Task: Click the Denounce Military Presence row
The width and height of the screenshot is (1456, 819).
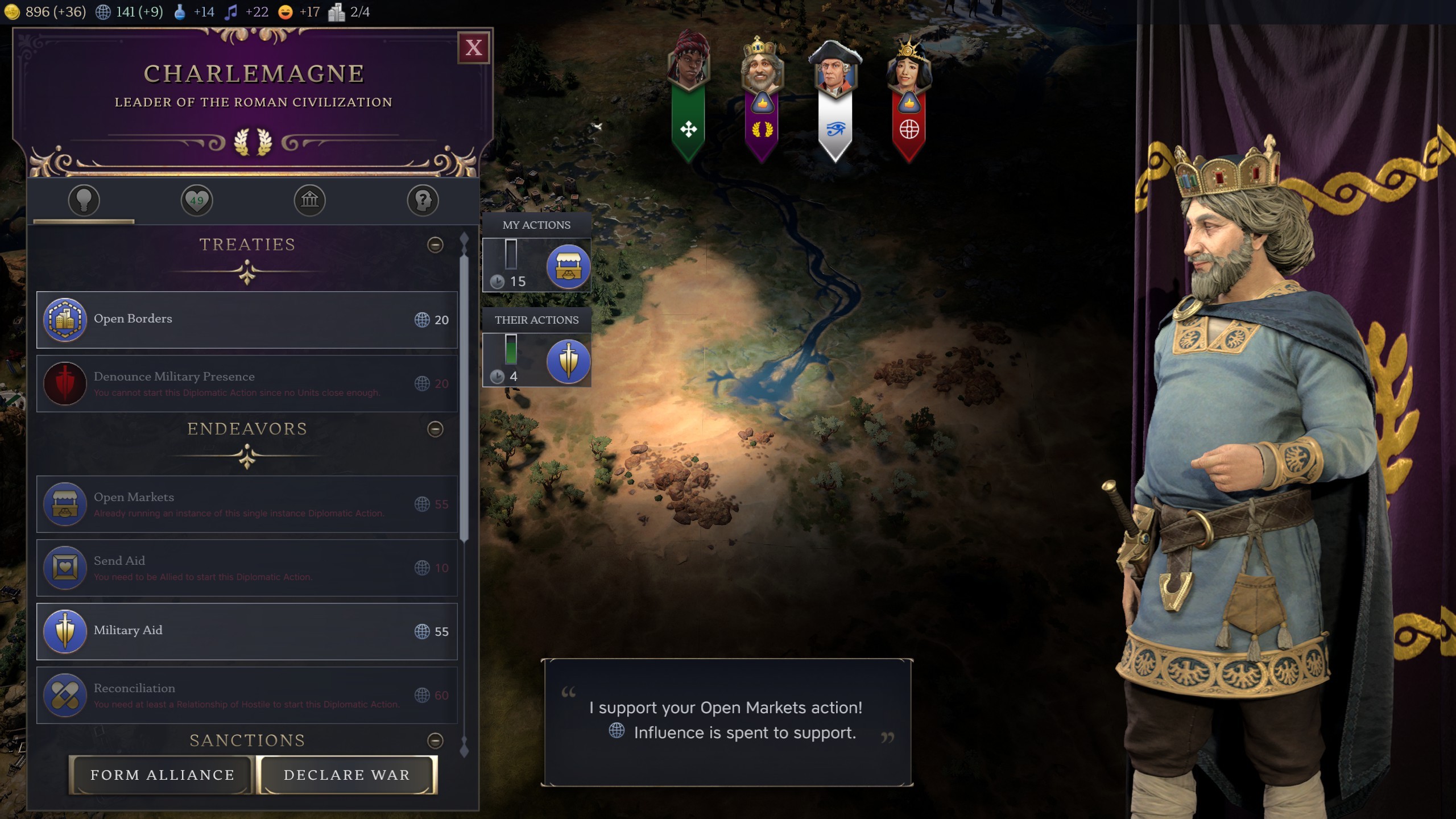Action: click(x=247, y=383)
